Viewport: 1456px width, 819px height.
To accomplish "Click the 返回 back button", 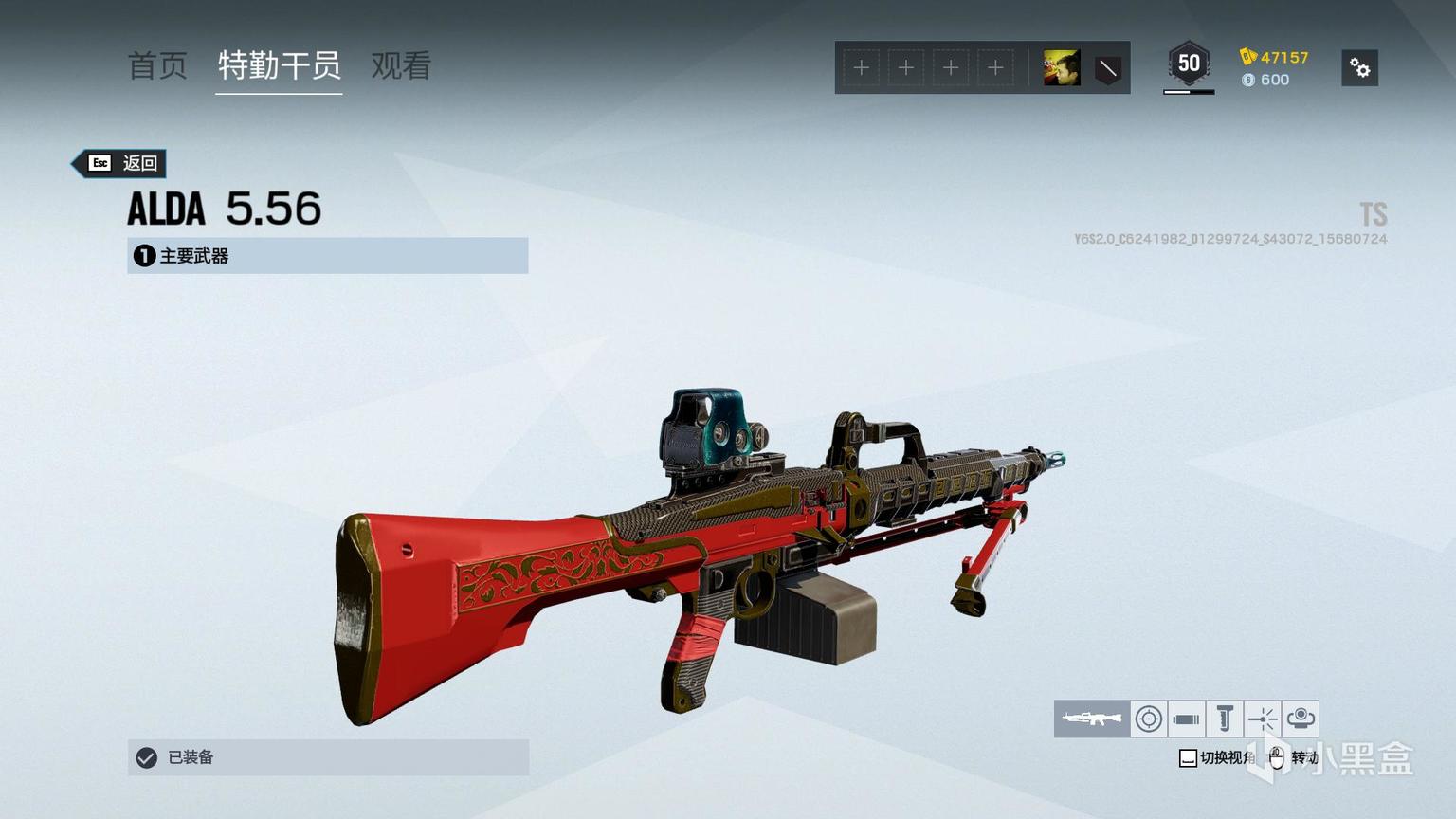I will pos(121,163).
